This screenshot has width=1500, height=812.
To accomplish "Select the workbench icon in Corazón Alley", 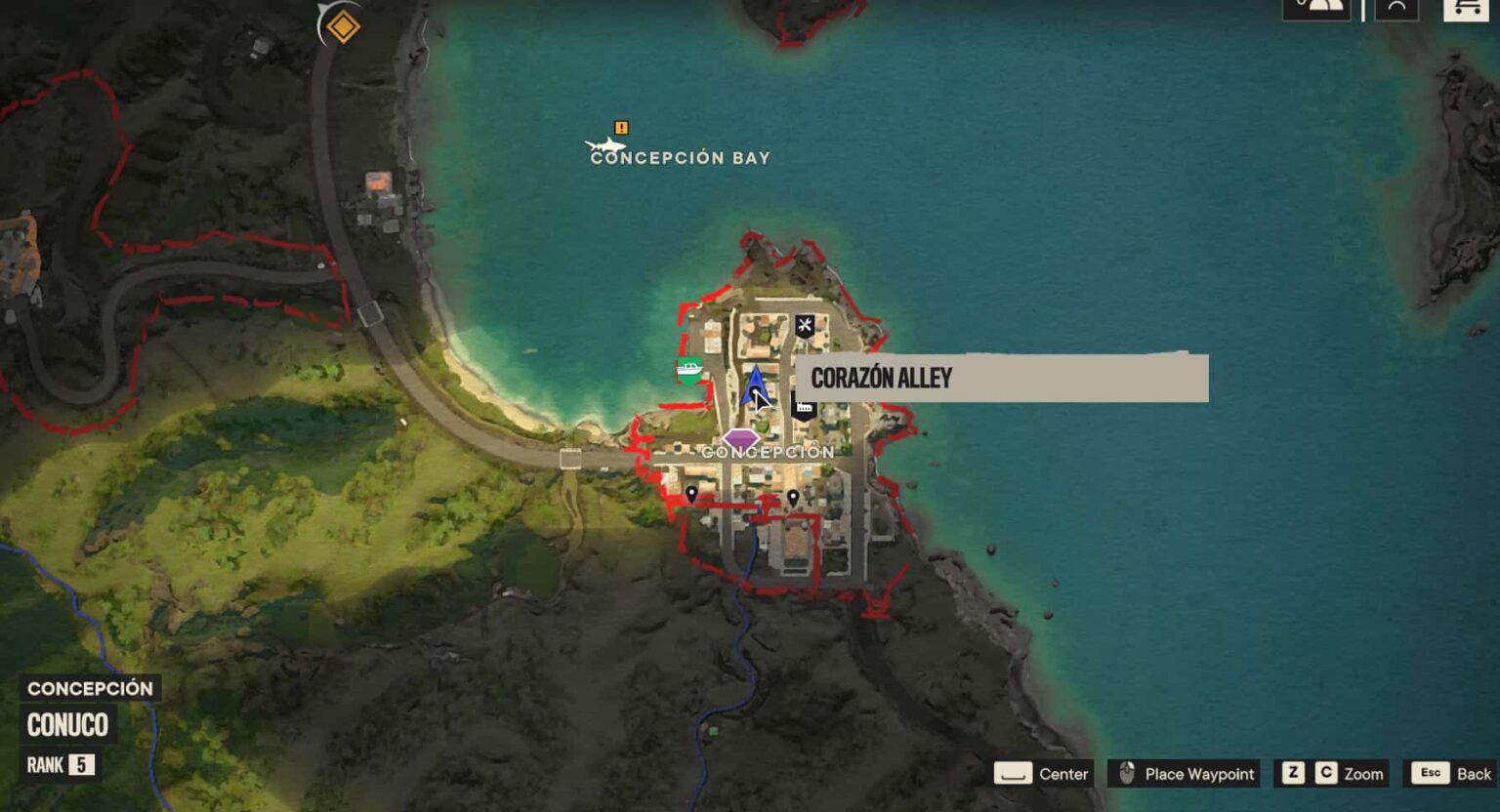I will pos(805,326).
